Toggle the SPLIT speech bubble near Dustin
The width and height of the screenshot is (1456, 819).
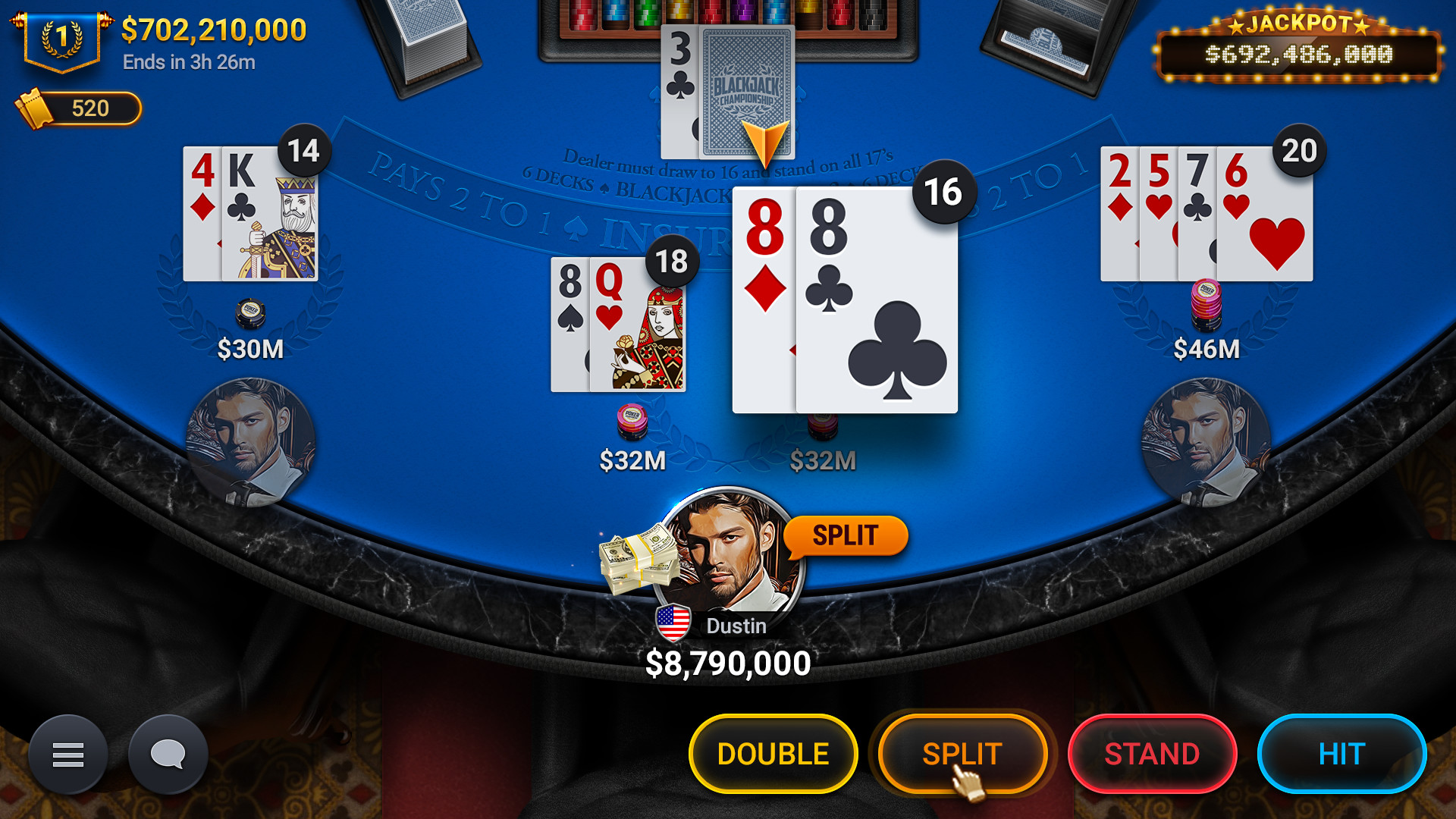tap(846, 535)
